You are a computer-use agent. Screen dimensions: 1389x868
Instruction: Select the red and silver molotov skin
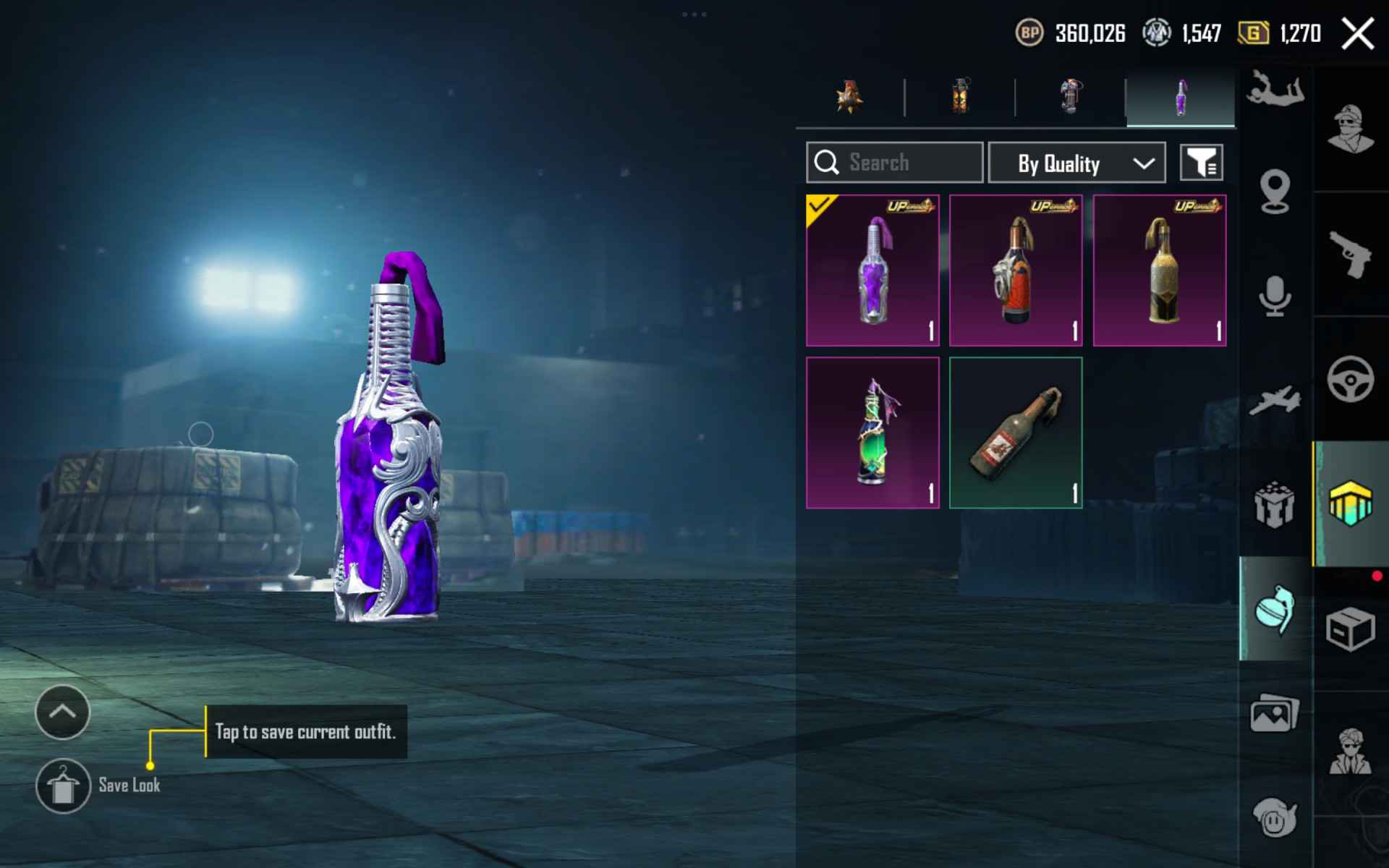pos(1016,271)
